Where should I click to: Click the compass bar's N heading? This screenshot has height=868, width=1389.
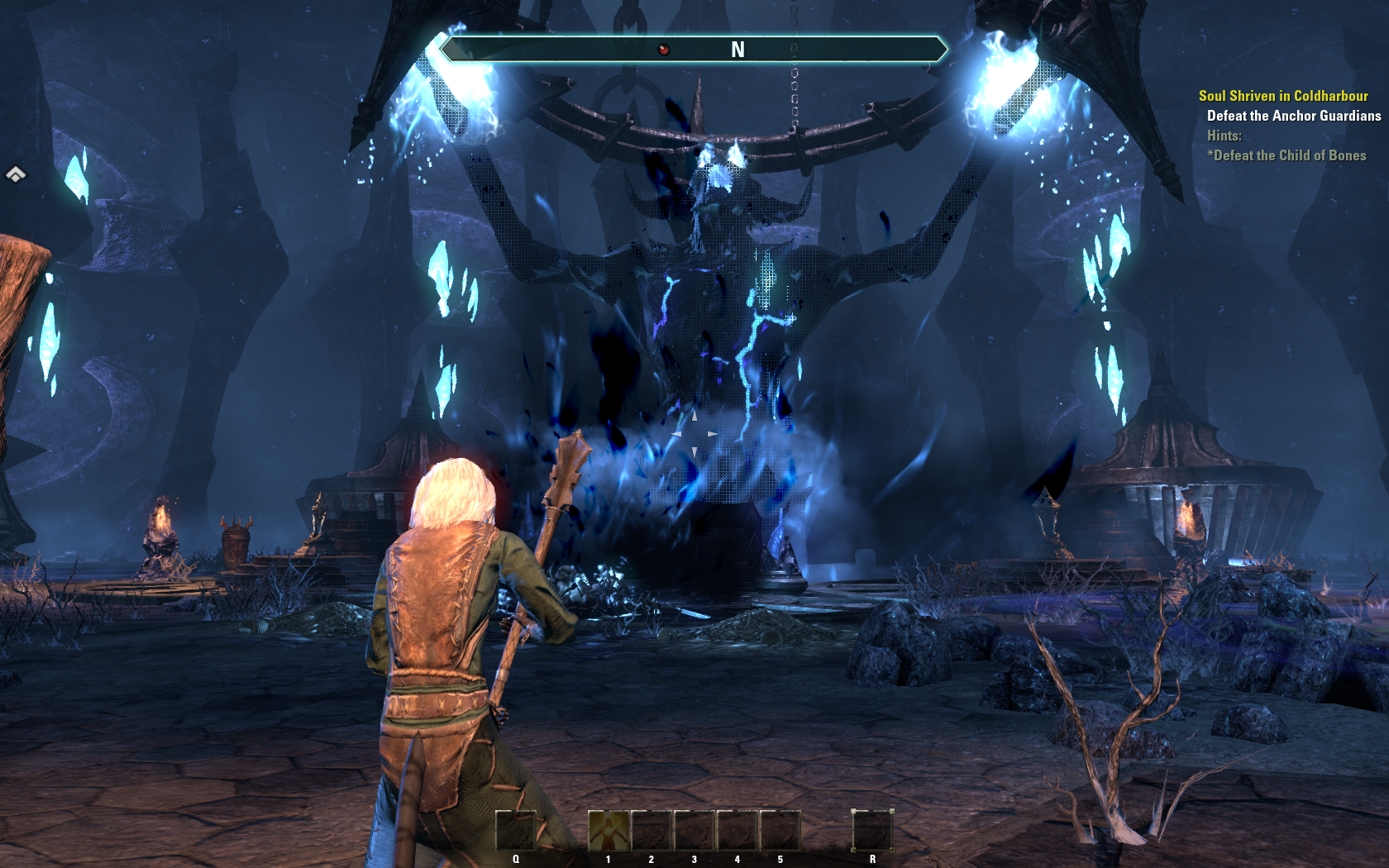(x=737, y=50)
